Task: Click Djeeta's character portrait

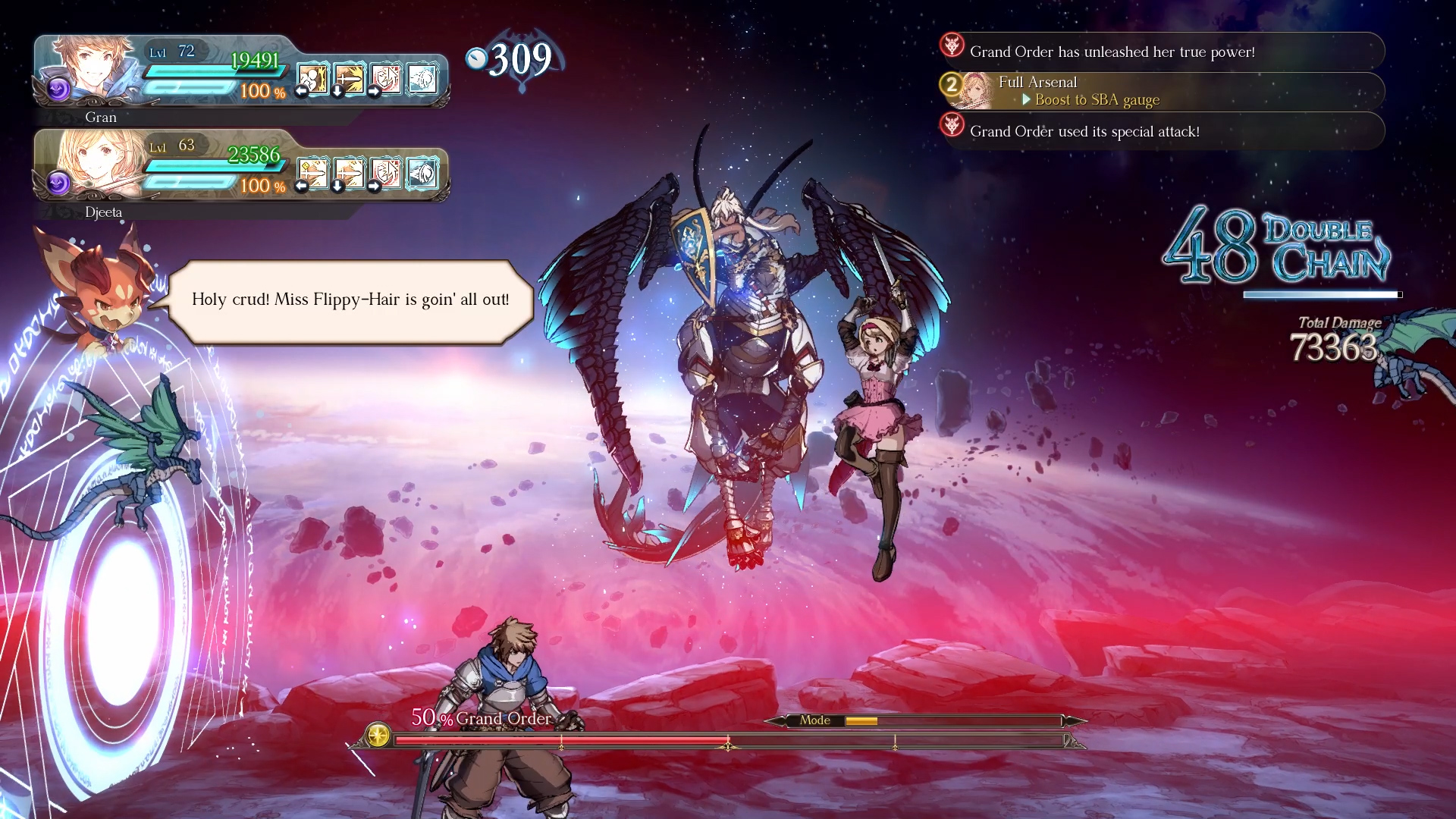Action: [99, 162]
